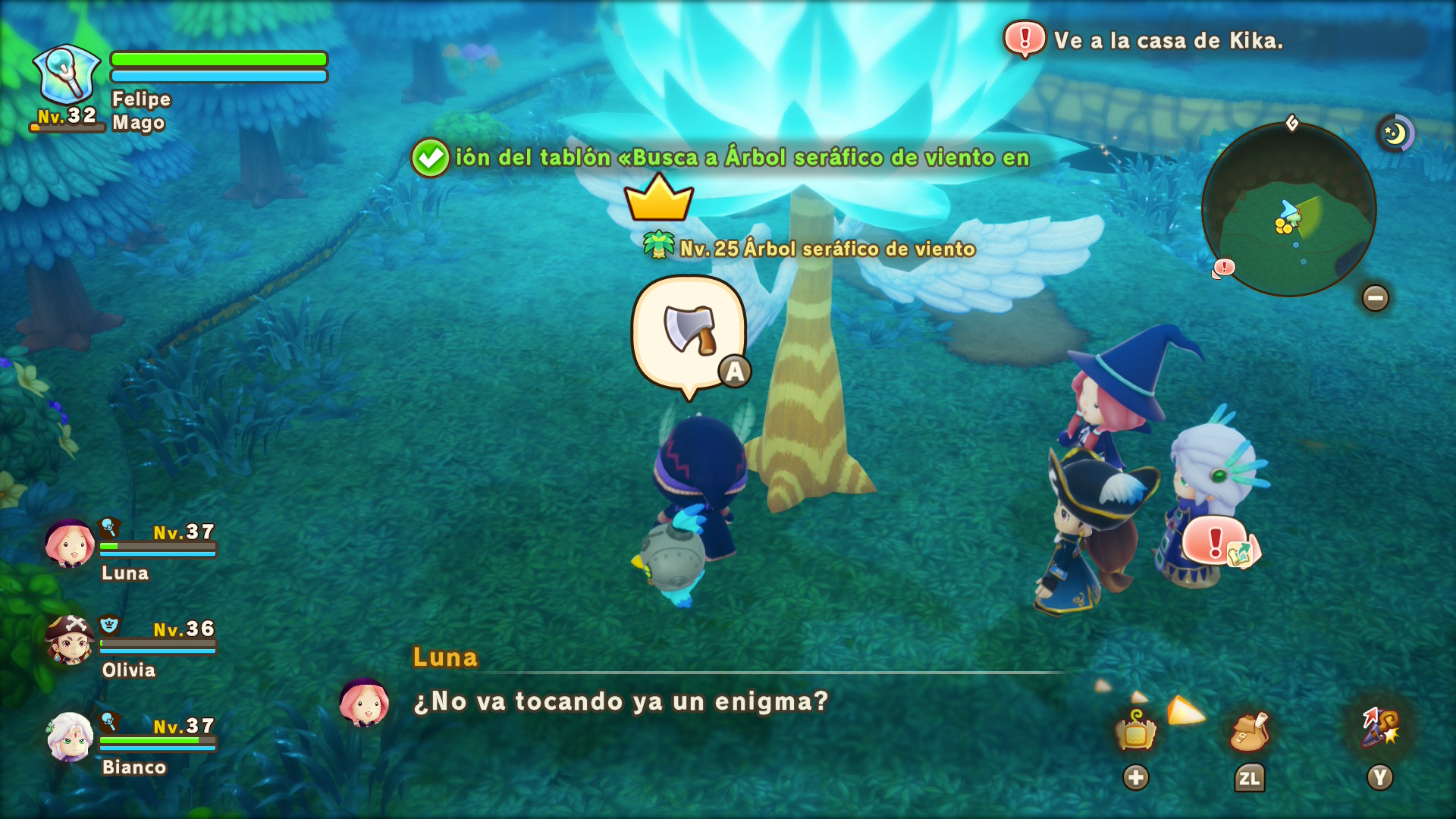Viewport: 1456px width, 819px height.
Task: Select the 'Ve a la casa de Kika' objective
Action: click(x=1167, y=40)
